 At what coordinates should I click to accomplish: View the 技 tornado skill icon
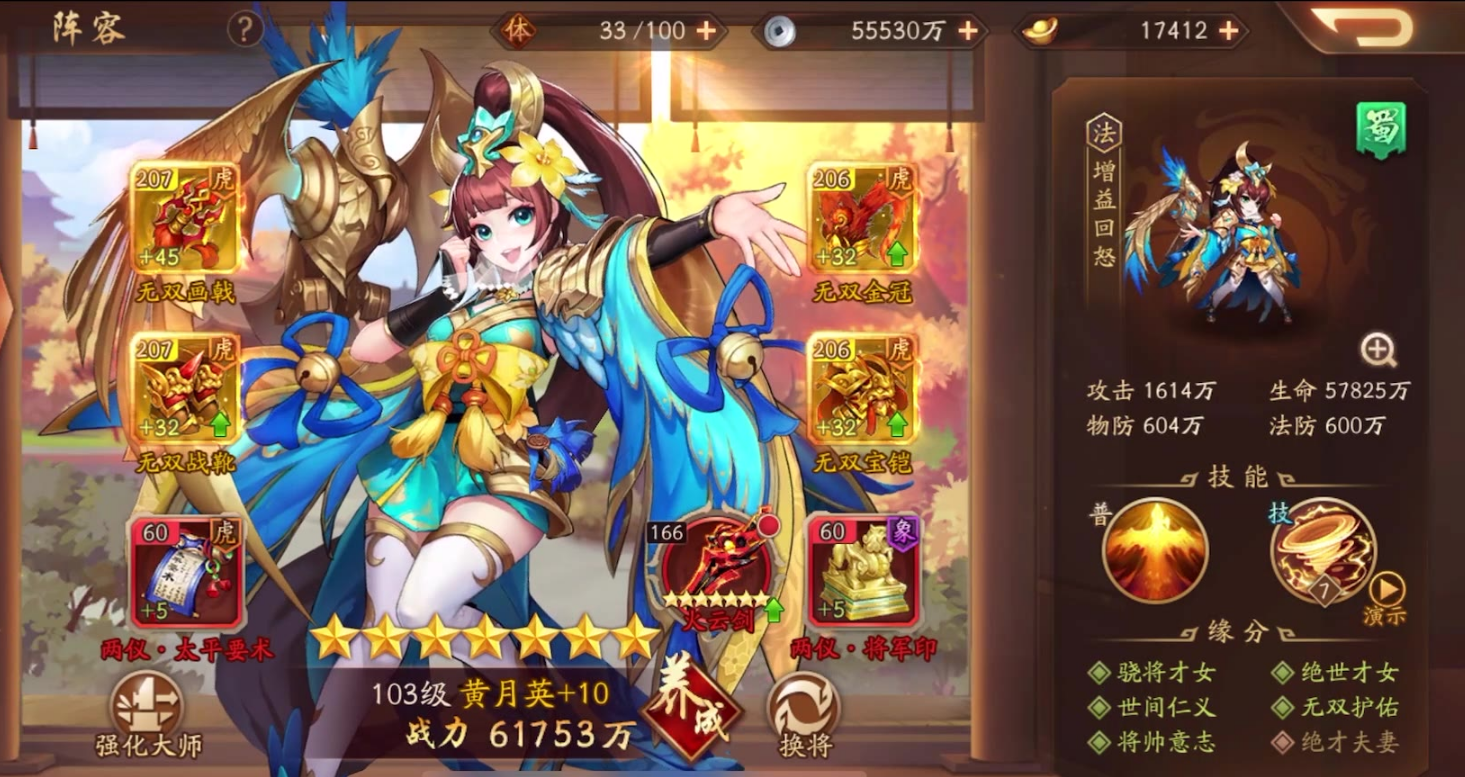(x=1322, y=550)
